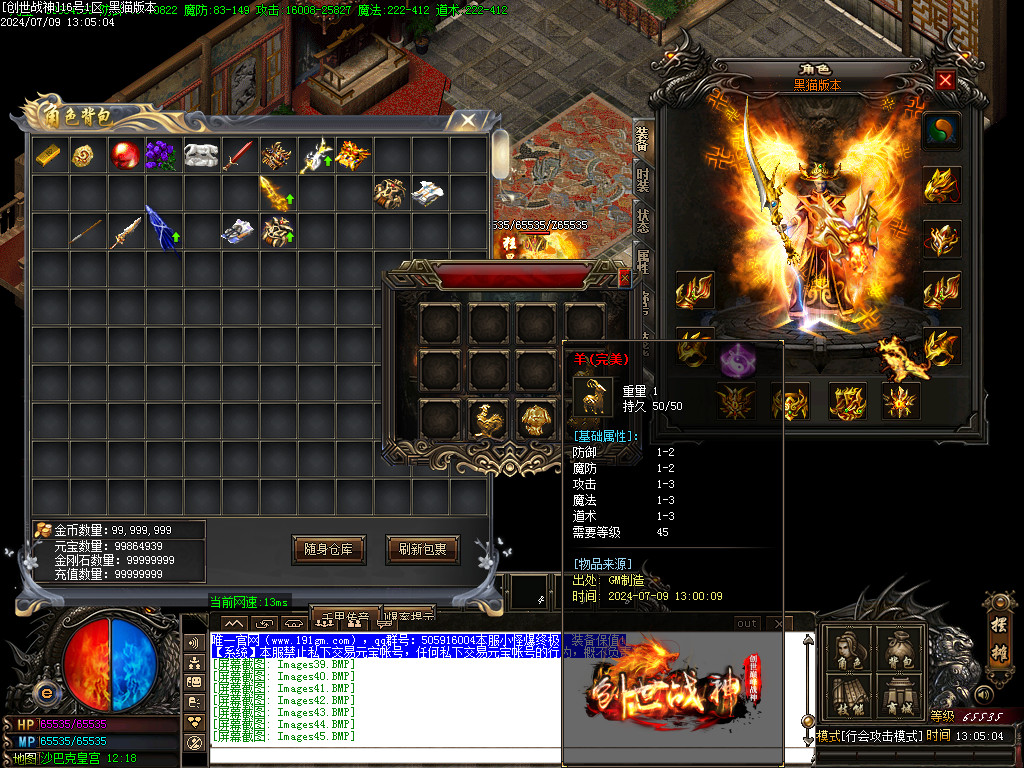
Task: Refresh the bag with 刷新包裹
Action: click(x=422, y=549)
